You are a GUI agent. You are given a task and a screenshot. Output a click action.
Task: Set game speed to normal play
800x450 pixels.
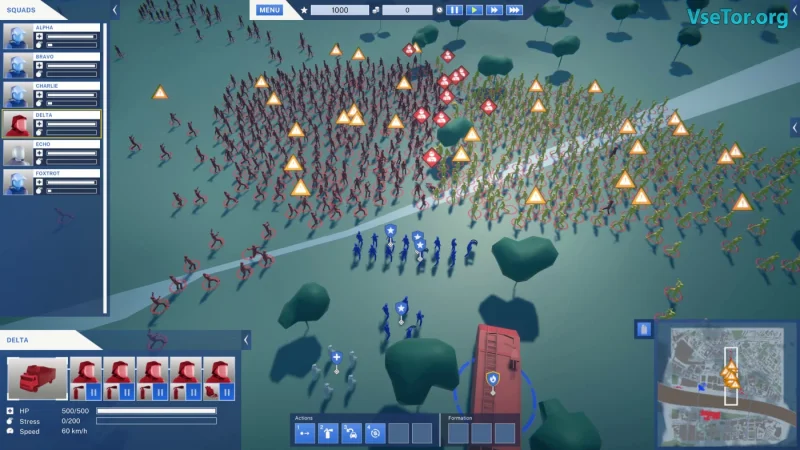point(475,10)
